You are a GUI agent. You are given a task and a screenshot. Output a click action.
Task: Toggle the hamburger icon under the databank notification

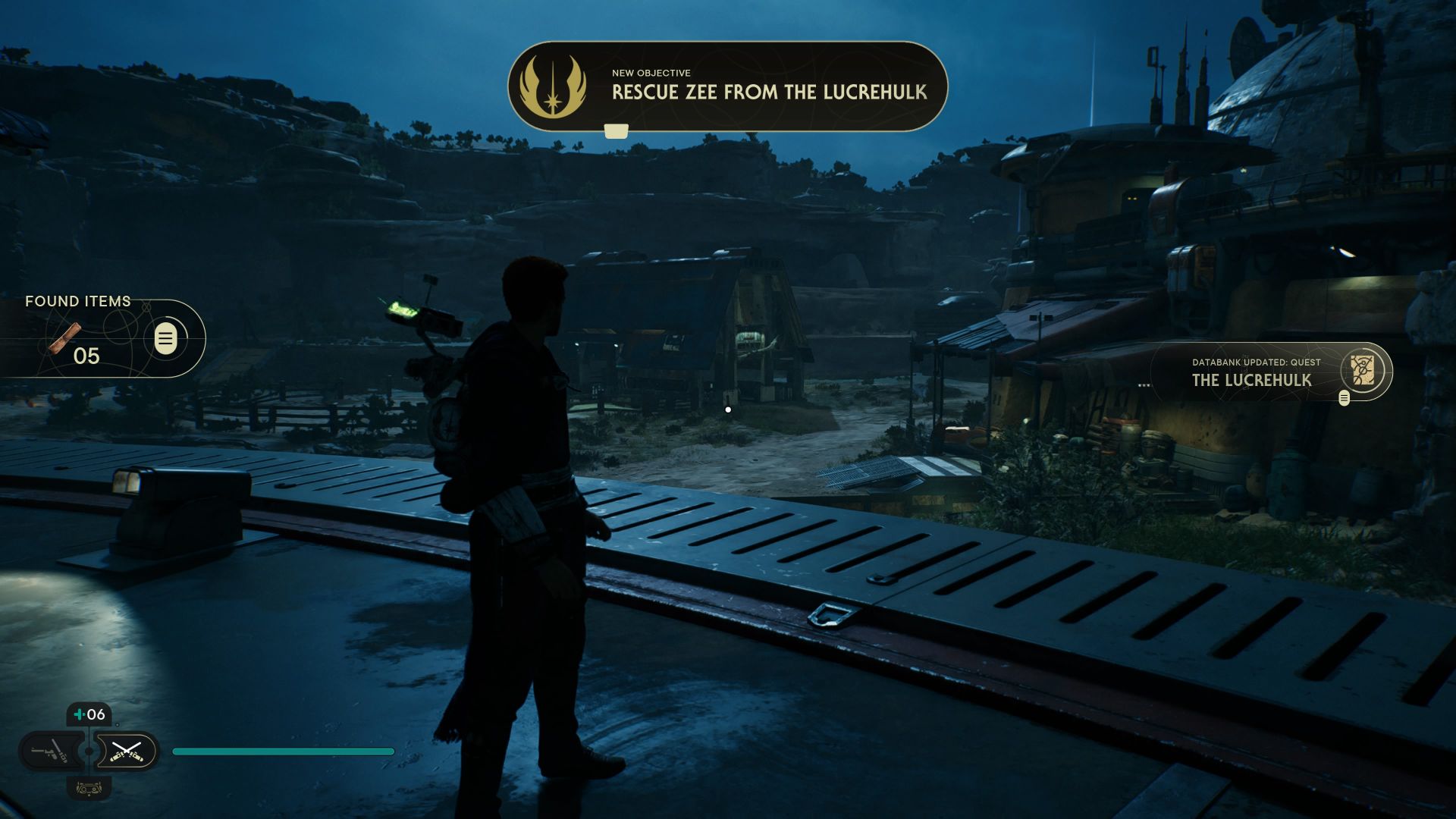point(1345,398)
